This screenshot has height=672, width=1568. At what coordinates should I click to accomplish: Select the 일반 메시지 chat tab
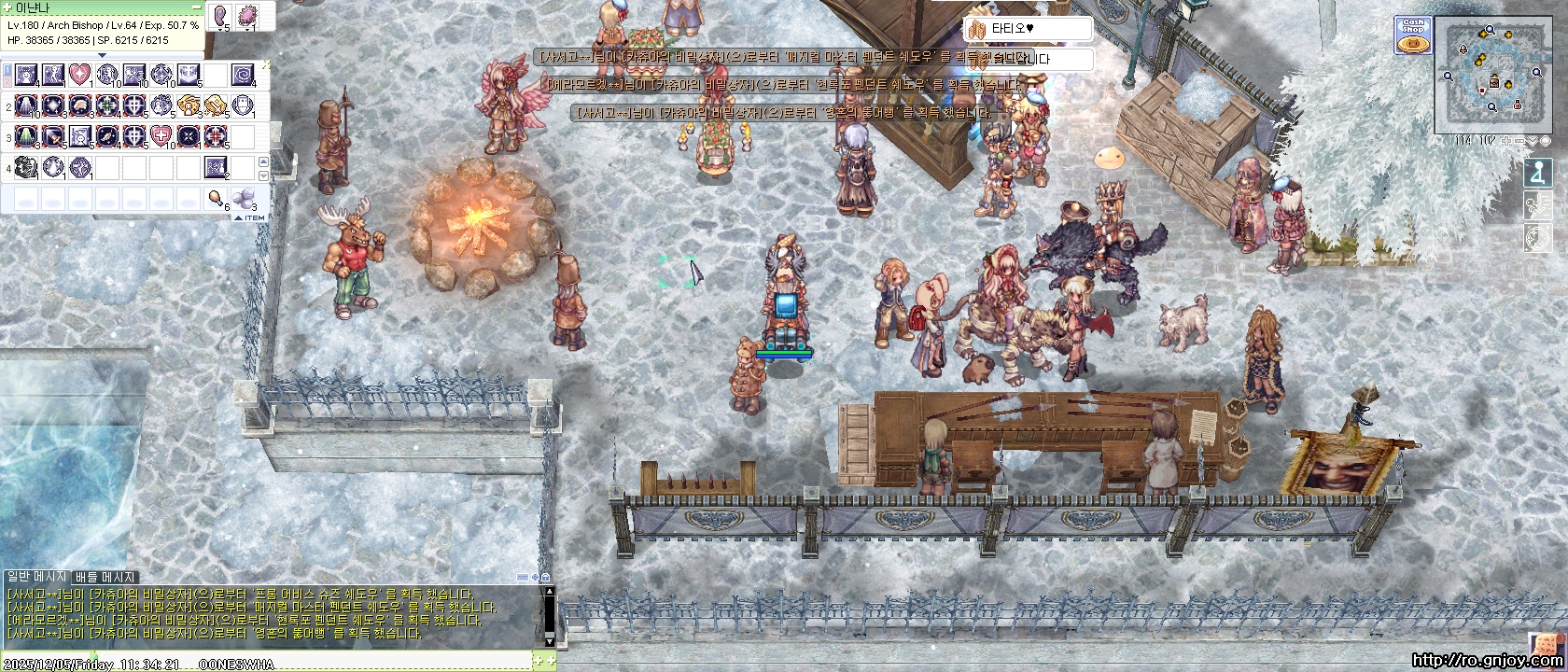pyautogui.click(x=36, y=578)
